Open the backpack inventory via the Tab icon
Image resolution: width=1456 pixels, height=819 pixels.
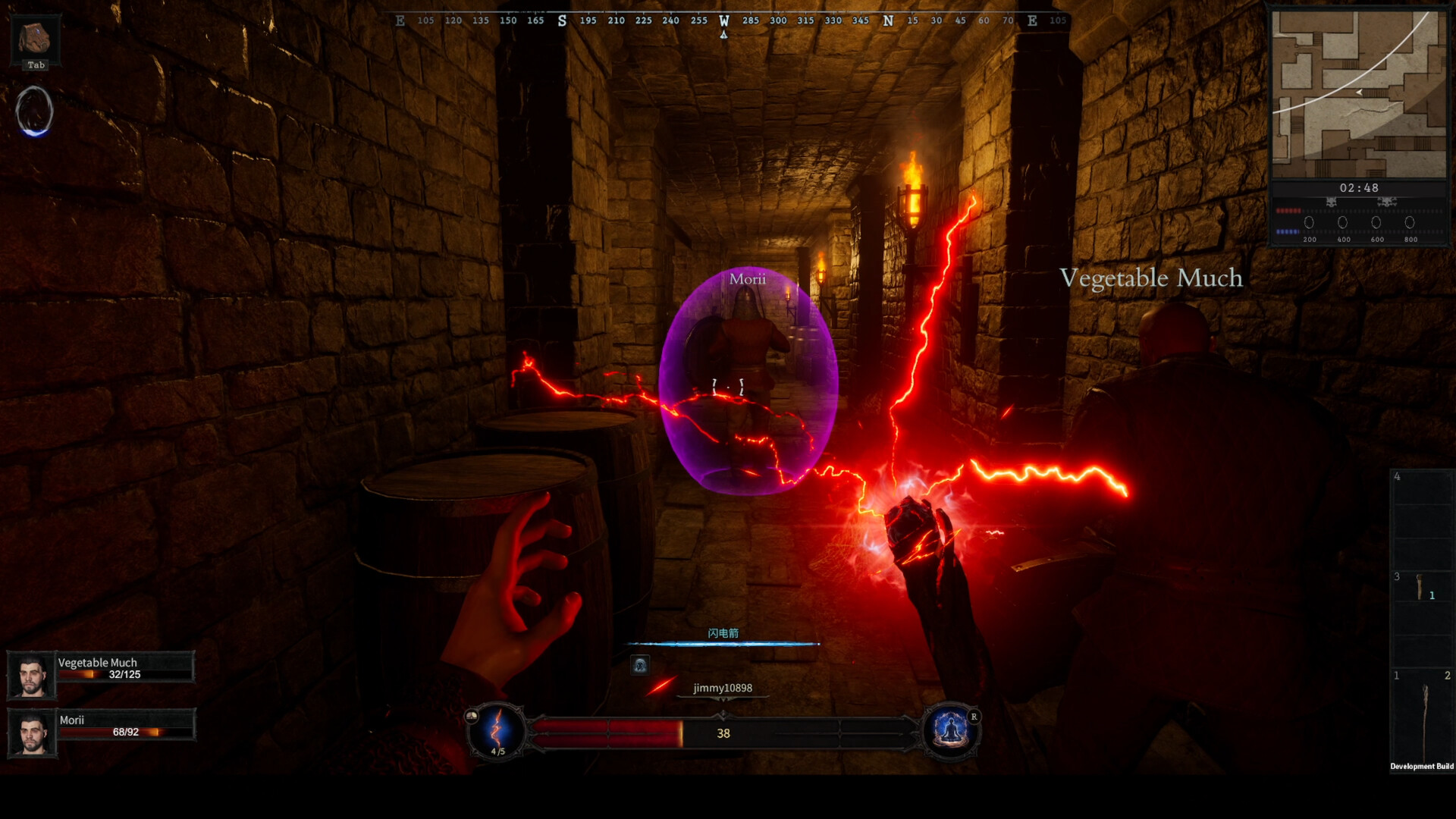[34, 38]
